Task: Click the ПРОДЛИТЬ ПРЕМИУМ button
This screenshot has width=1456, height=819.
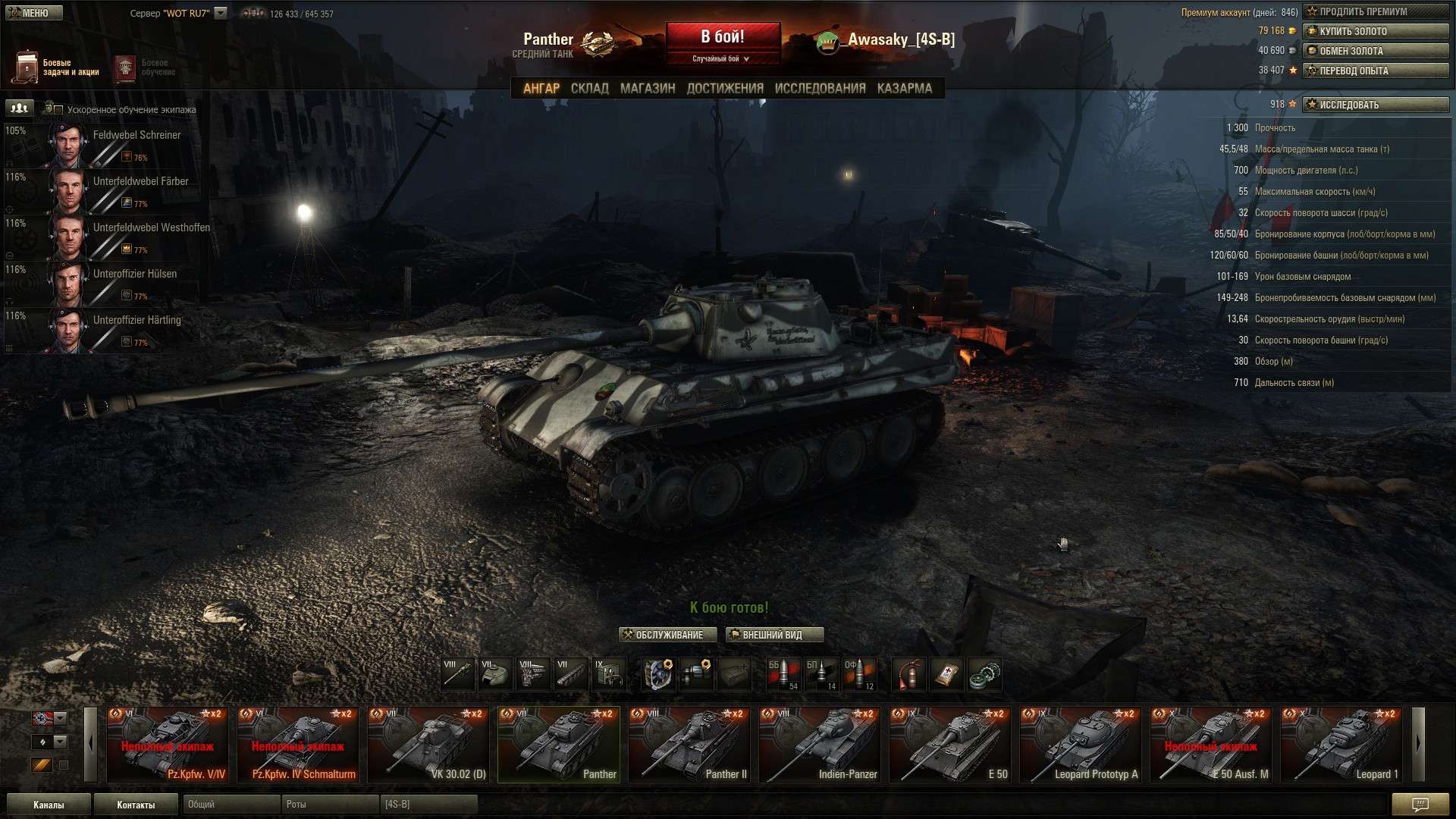Action: tap(1376, 11)
